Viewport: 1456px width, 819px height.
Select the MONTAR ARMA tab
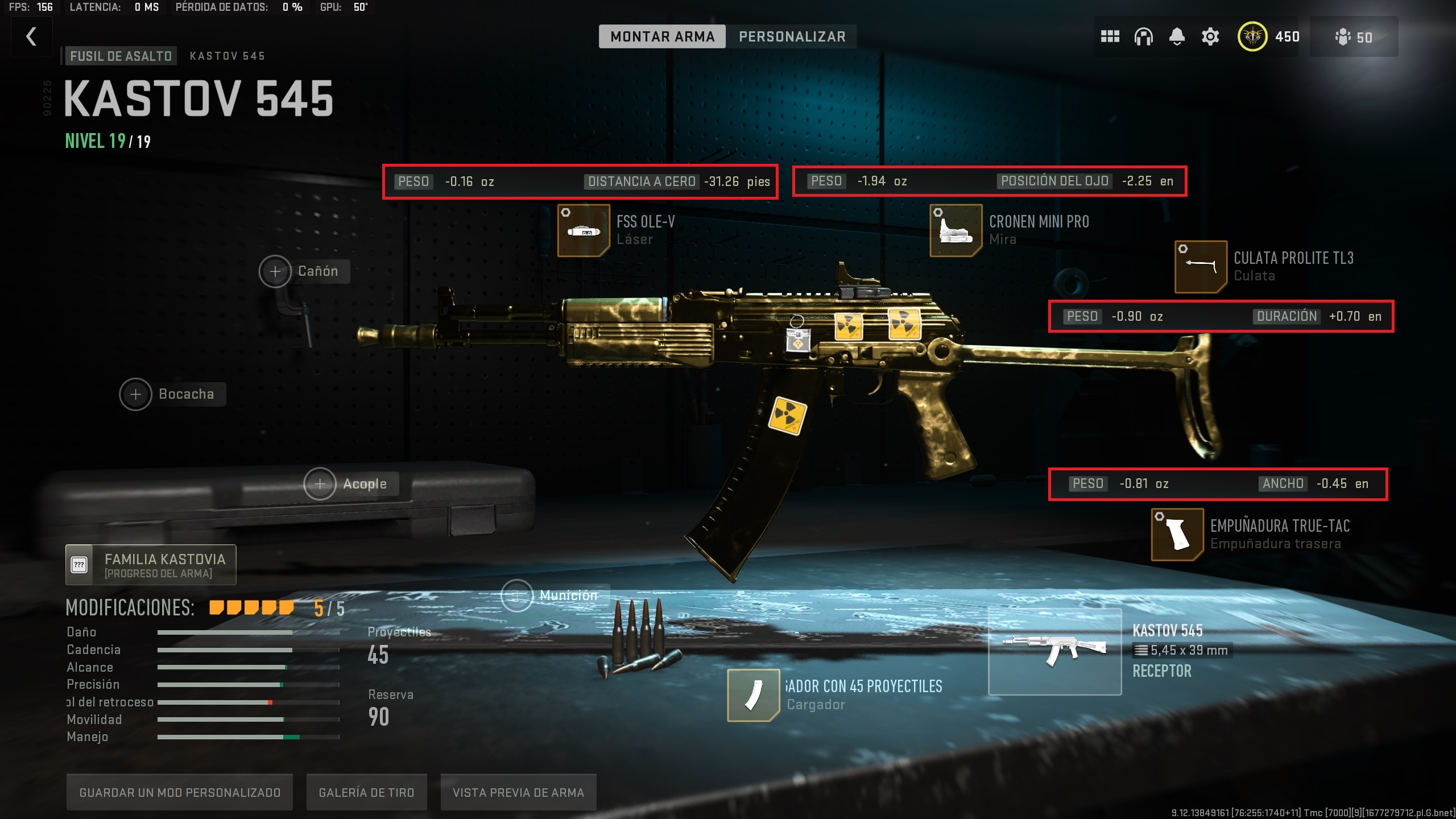tap(663, 36)
